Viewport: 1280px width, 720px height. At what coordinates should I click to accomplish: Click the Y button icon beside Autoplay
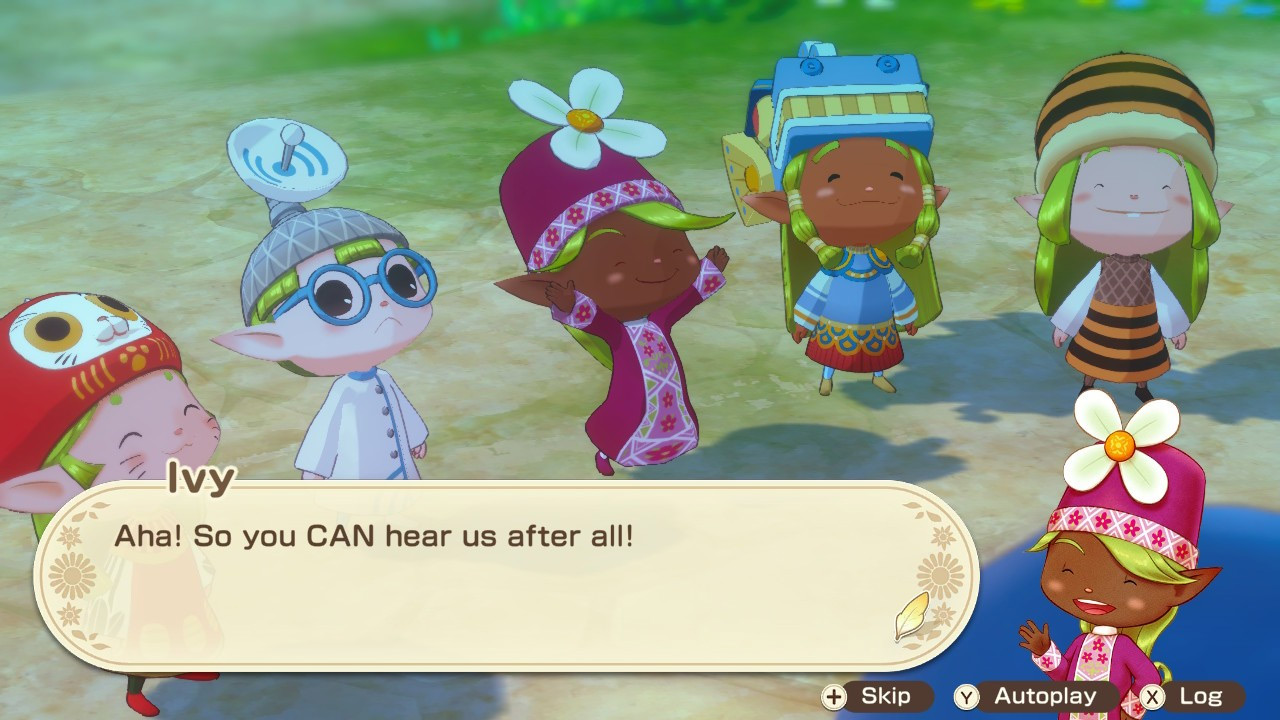(965, 697)
